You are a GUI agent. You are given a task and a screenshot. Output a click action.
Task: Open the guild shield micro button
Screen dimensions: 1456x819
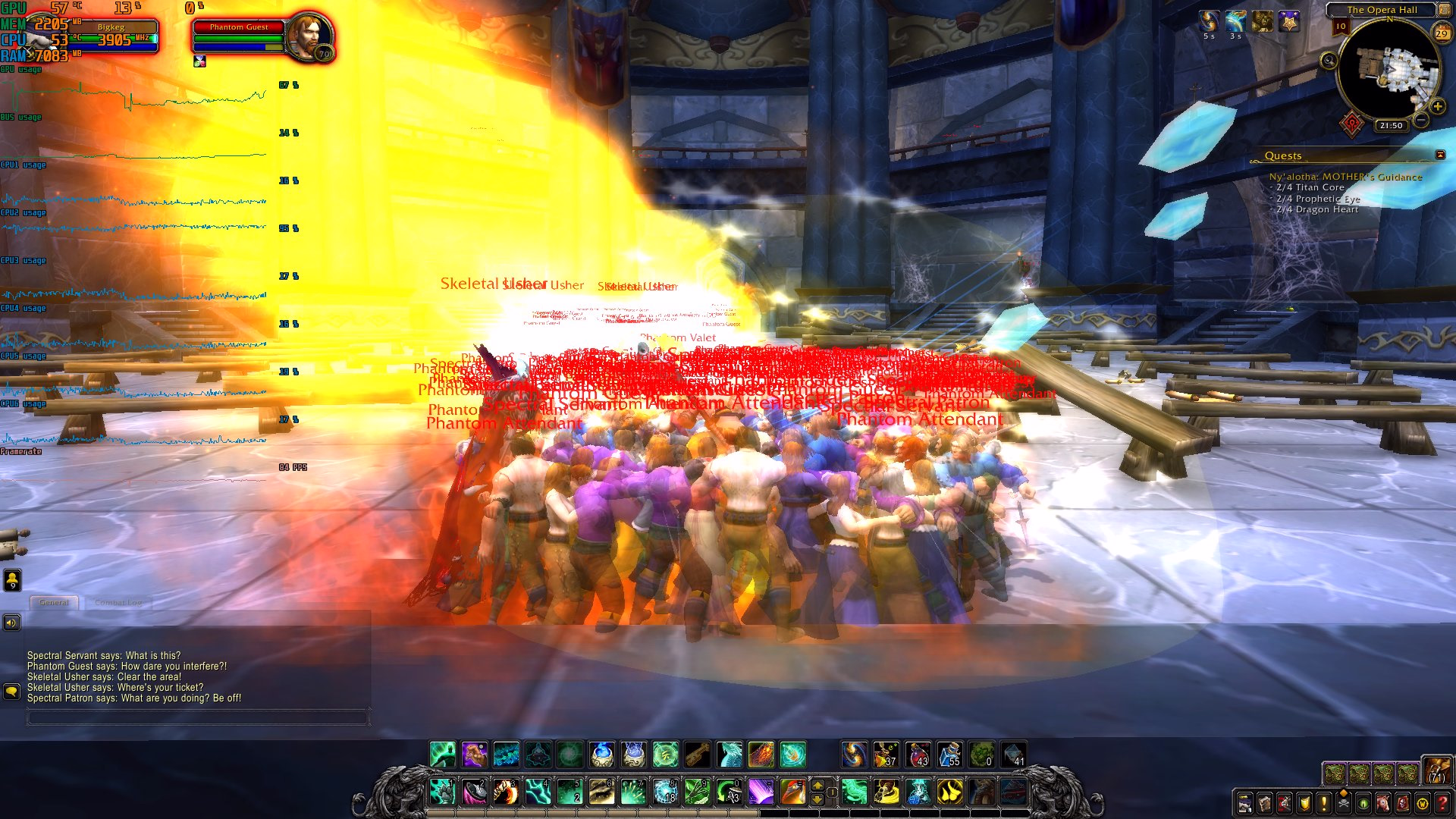click(x=1304, y=802)
